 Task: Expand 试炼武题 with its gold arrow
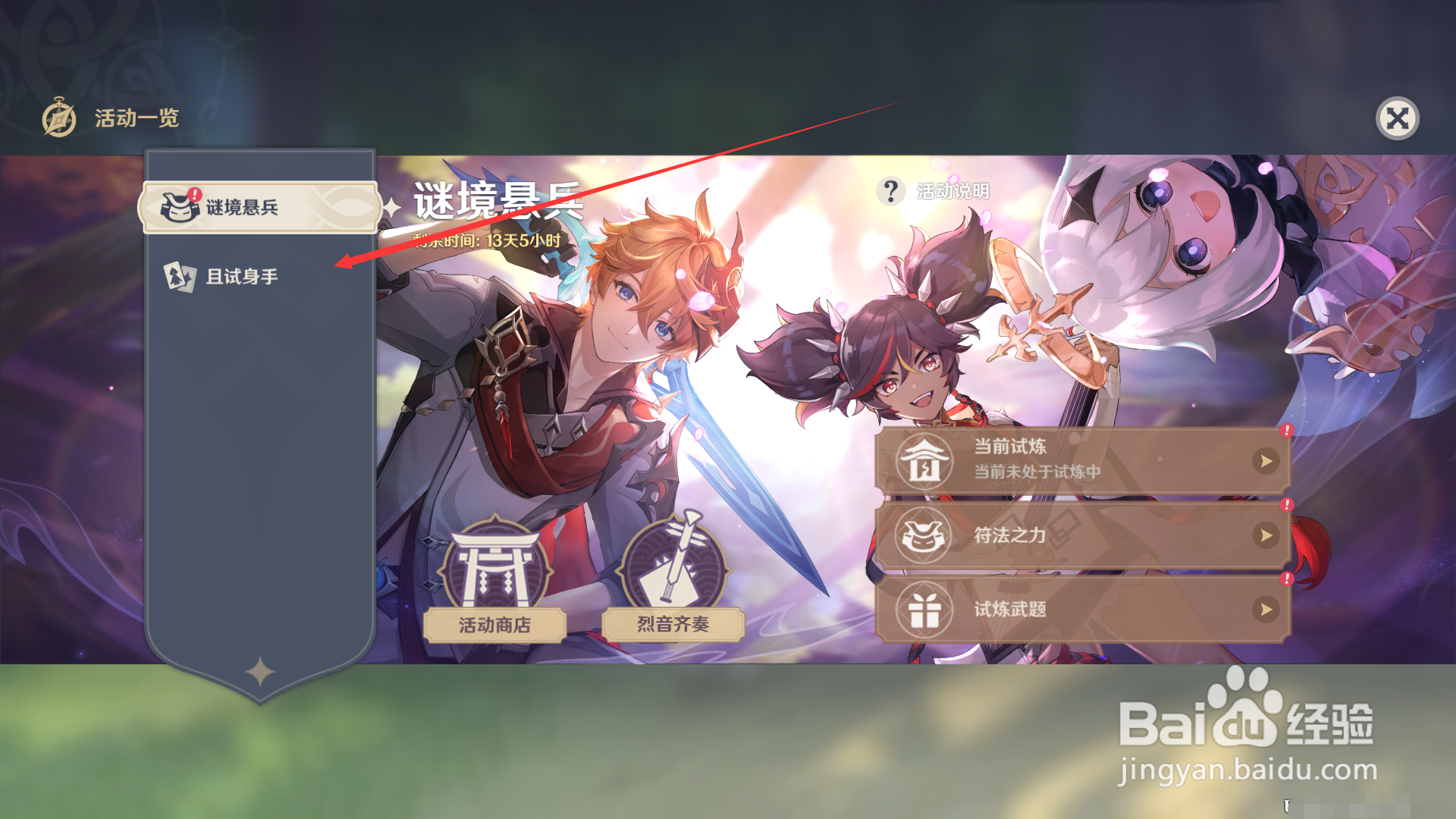(x=1266, y=609)
